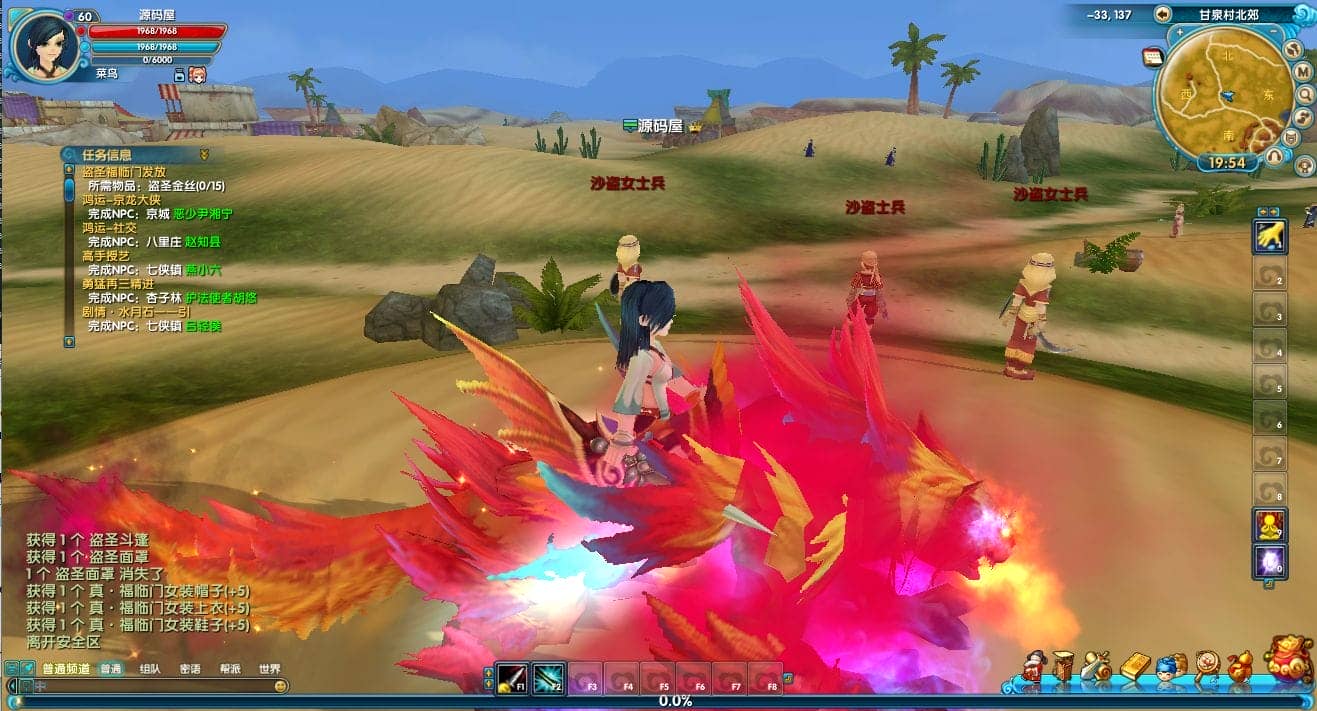1317x711 pixels.
Task: Open the calendar icon beside the minimap
Action: pos(1153,57)
